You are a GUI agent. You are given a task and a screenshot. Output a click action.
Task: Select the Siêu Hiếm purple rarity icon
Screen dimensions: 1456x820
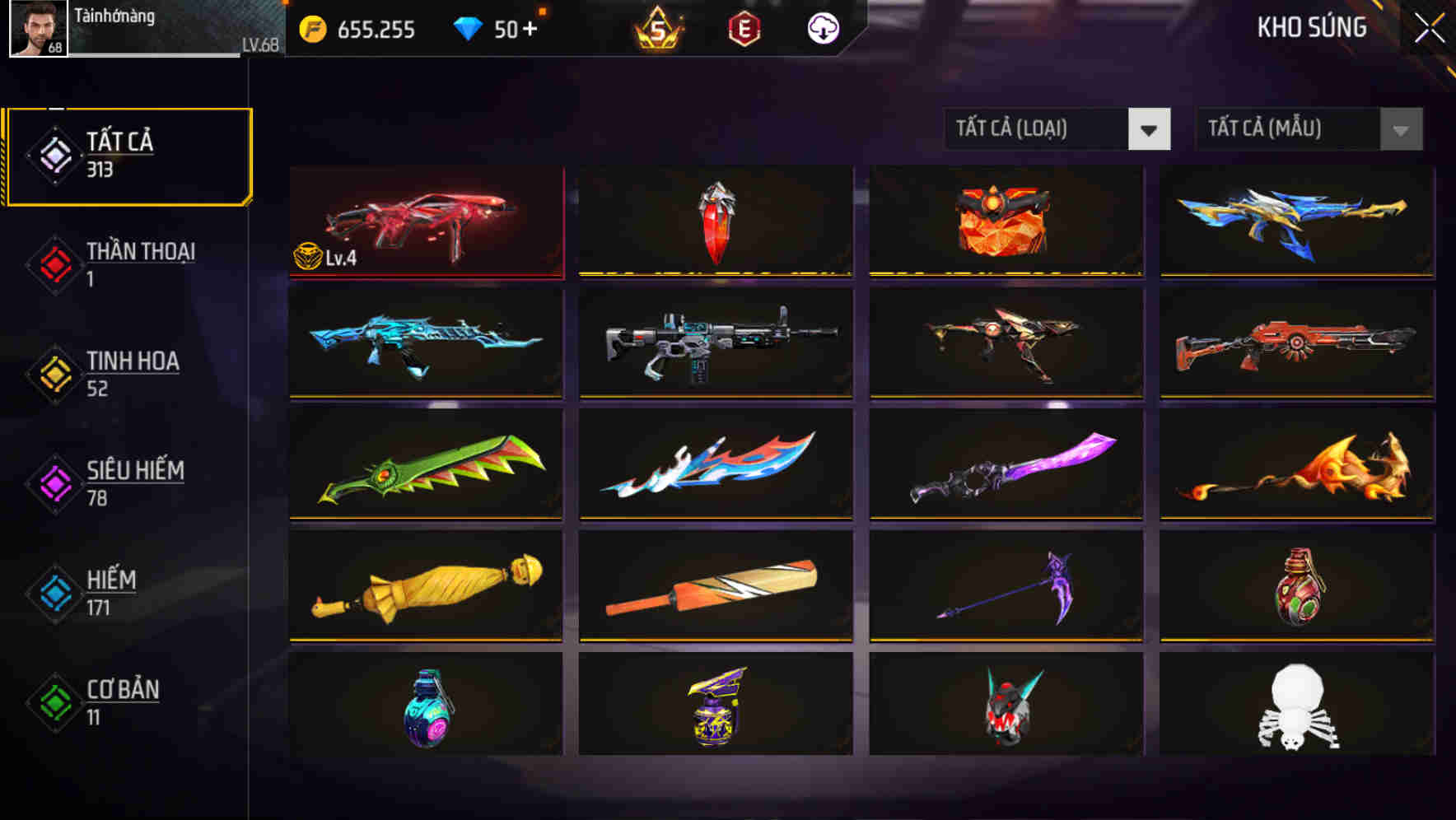52,484
